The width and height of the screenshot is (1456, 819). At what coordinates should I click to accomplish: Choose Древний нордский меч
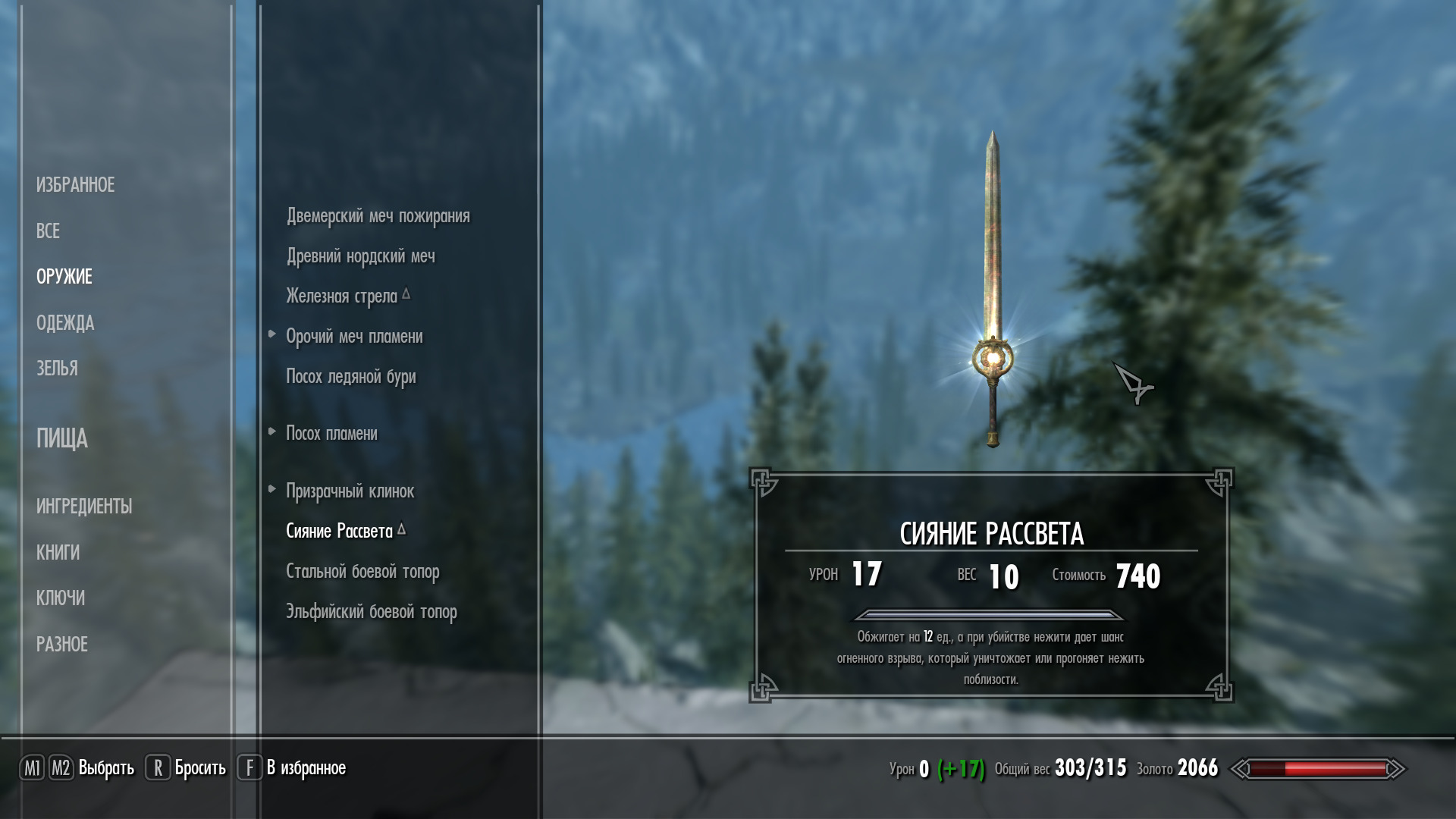pyautogui.click(x=360, y=256)
